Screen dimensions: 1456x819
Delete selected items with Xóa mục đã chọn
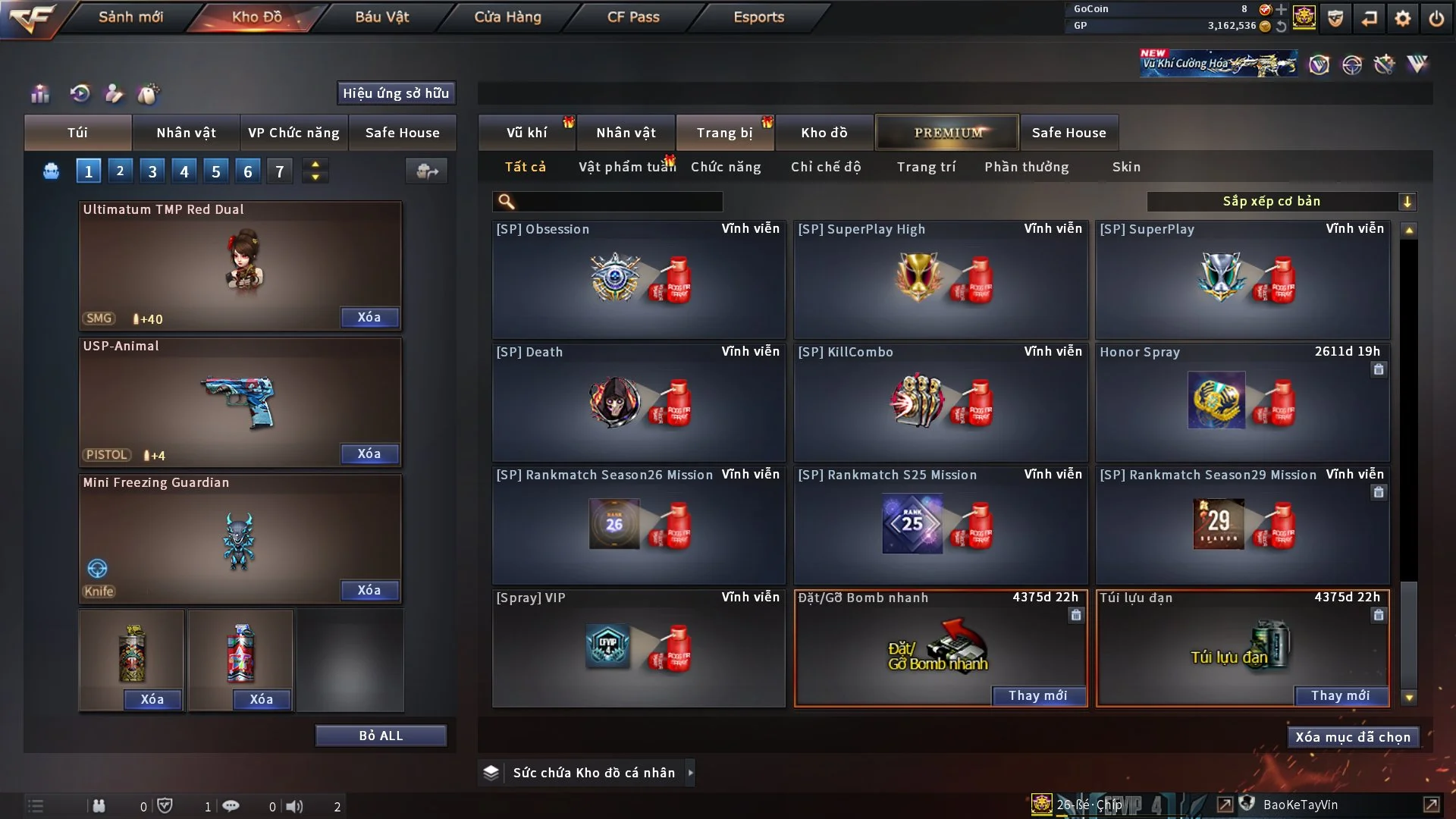coord(1352,737)
